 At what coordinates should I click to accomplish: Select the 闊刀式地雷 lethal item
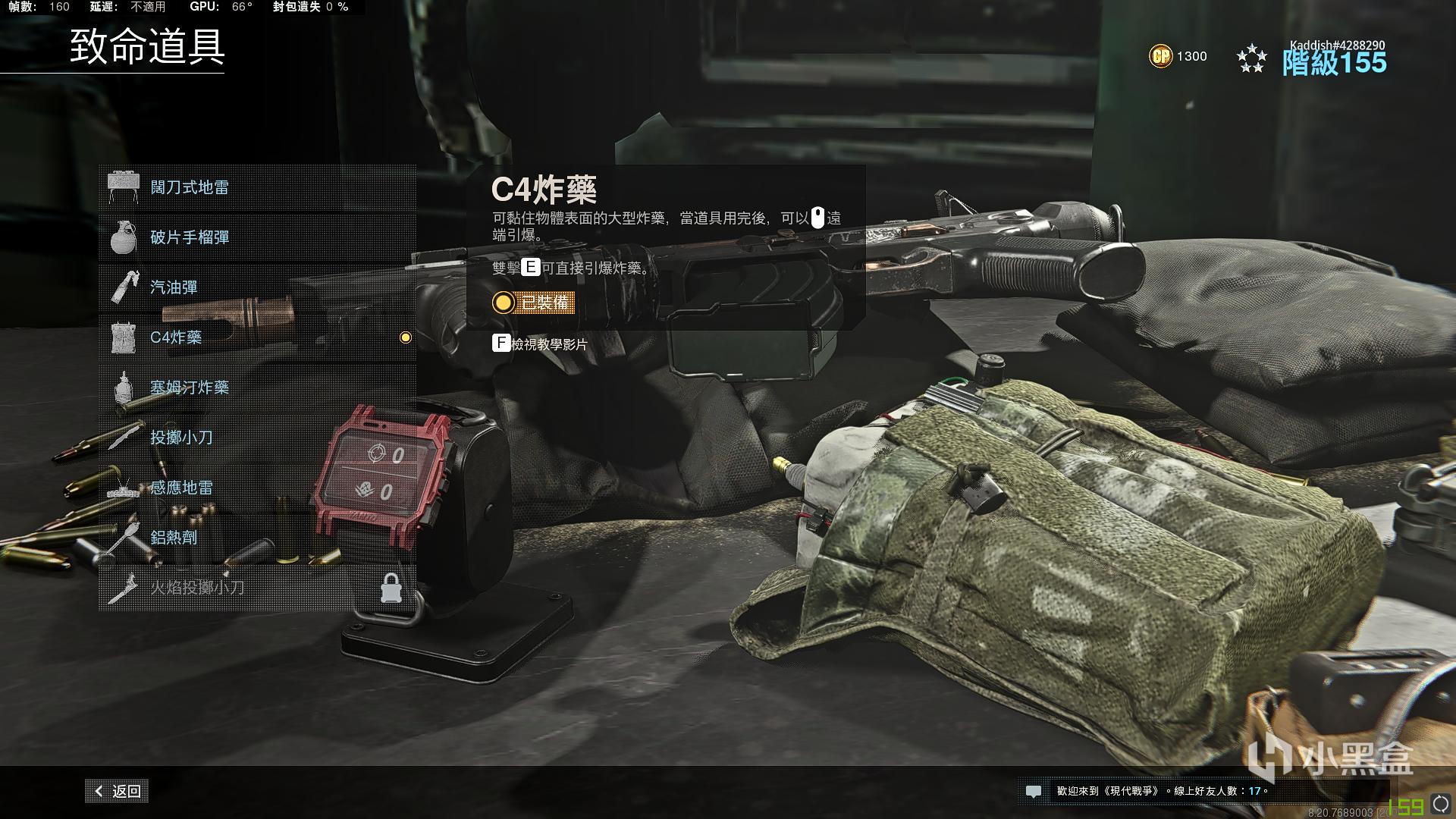pyautogui.click(x=257, y=187)
